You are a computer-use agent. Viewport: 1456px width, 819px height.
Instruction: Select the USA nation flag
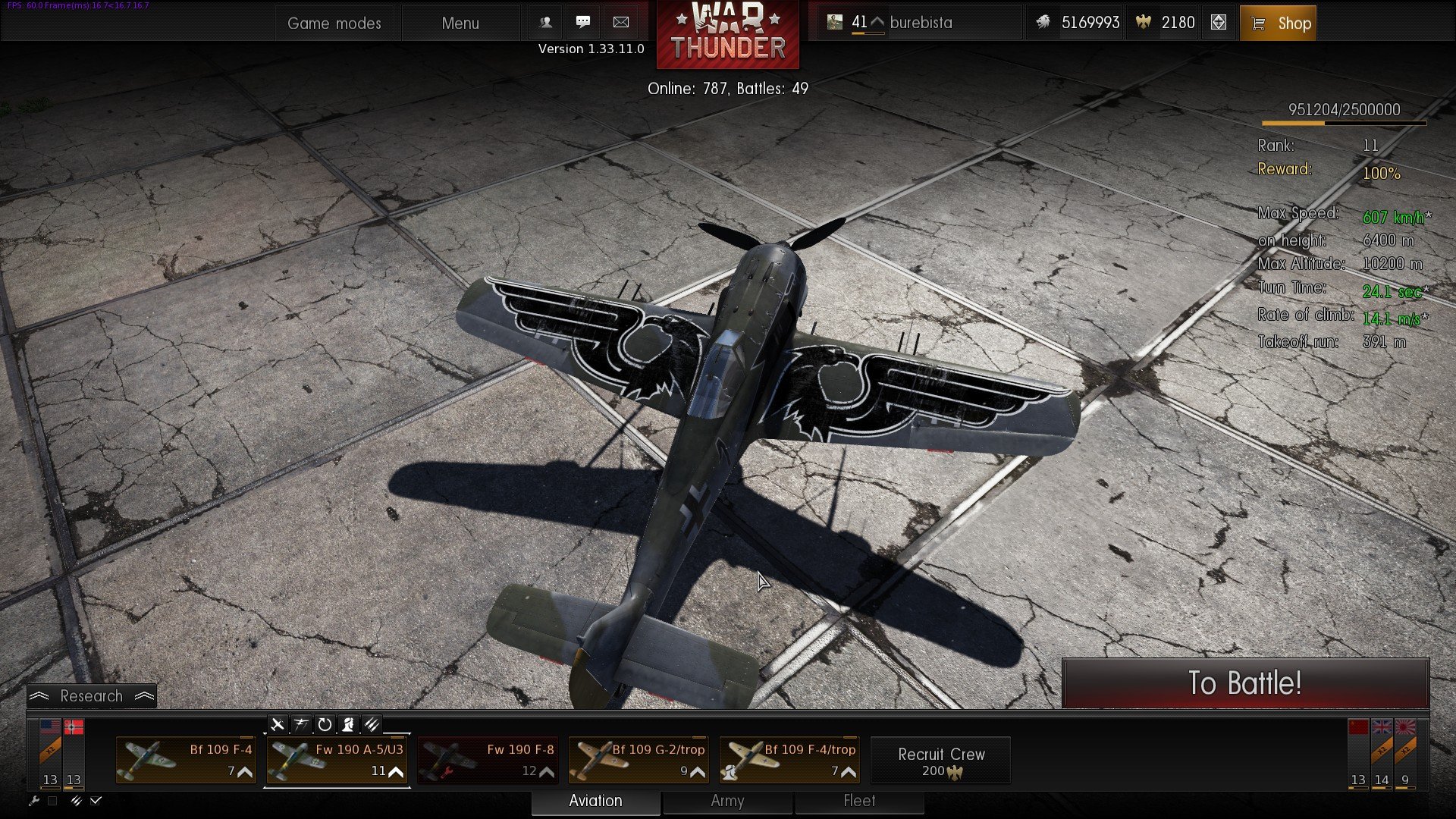click(x=50, y=727)
